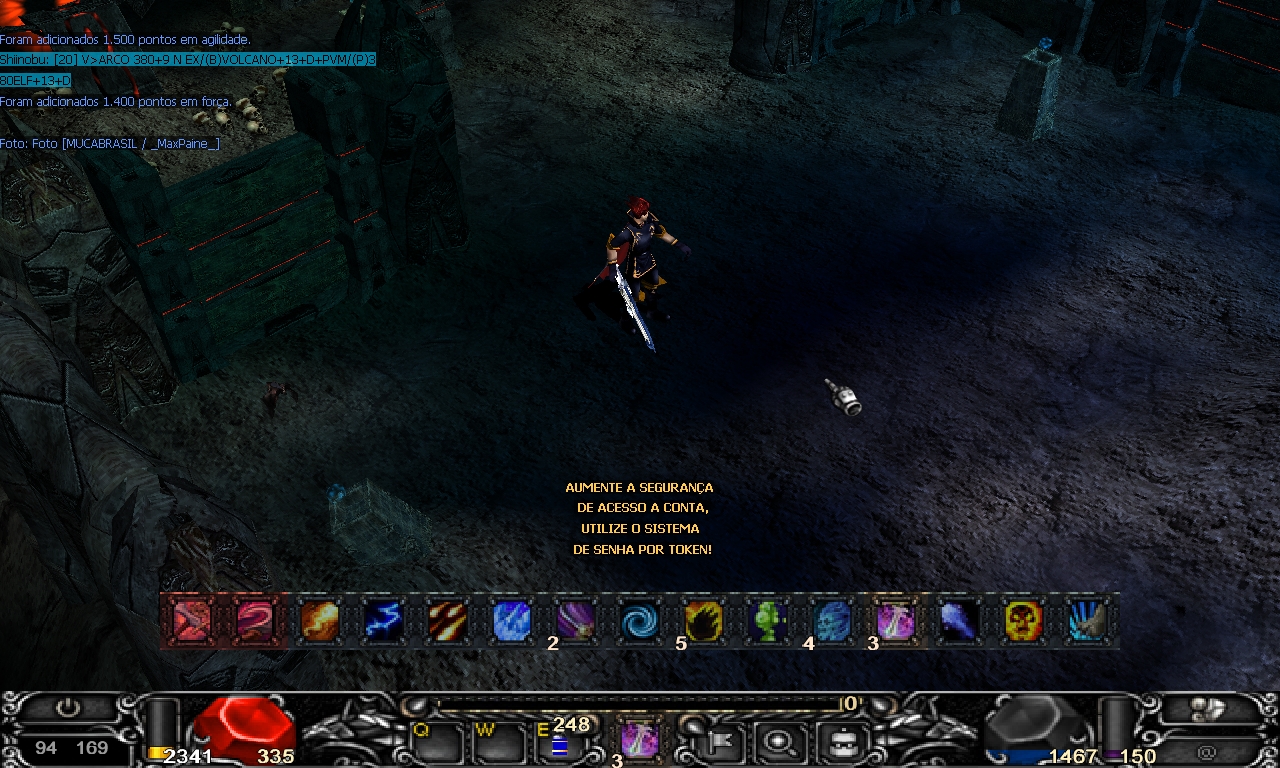The height and width of the screenshot is (768, 1280).
Task: Click the @ button on the HUD
Action: 1207,751
